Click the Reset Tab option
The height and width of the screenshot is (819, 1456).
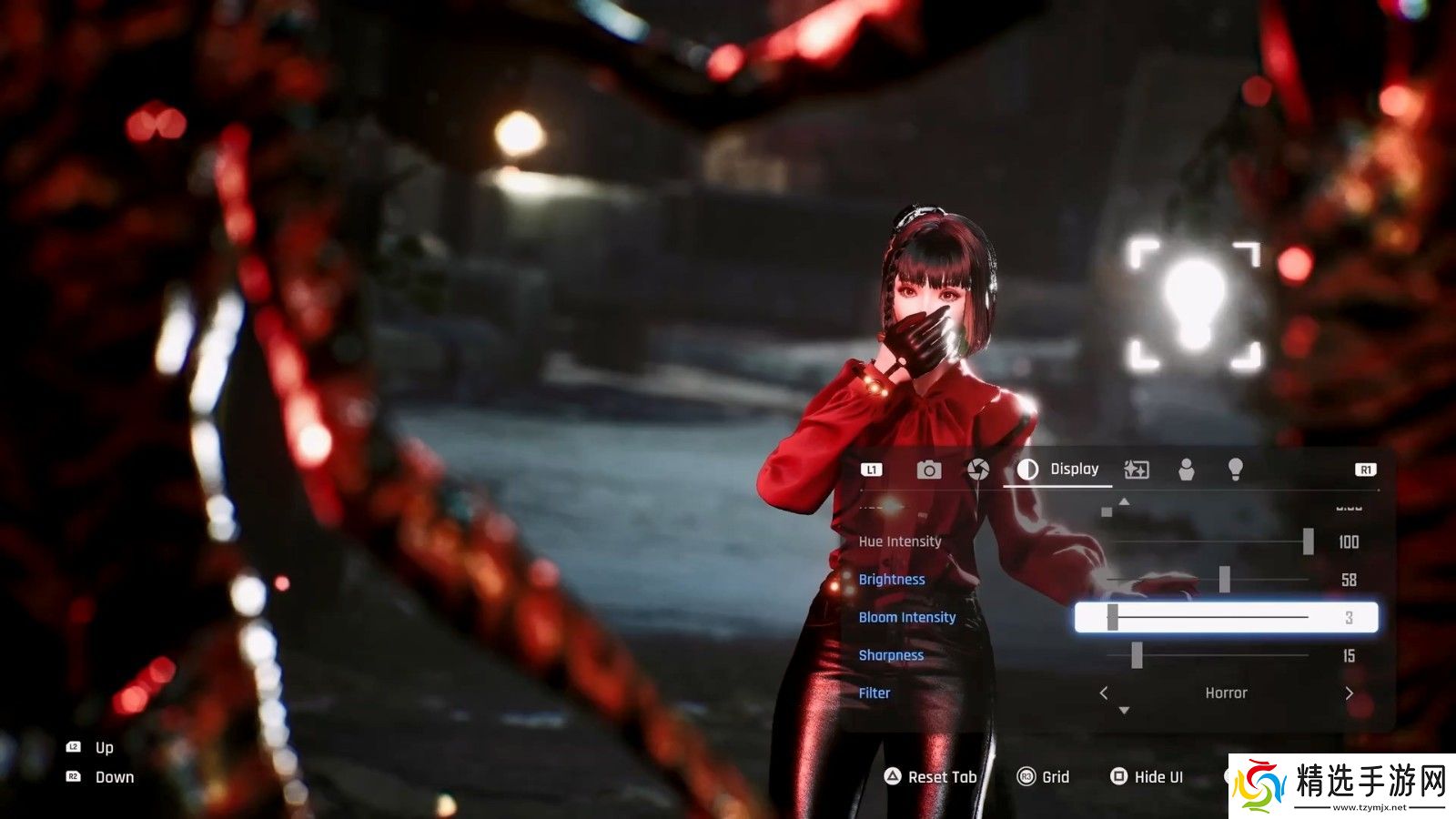click(930, 777)
